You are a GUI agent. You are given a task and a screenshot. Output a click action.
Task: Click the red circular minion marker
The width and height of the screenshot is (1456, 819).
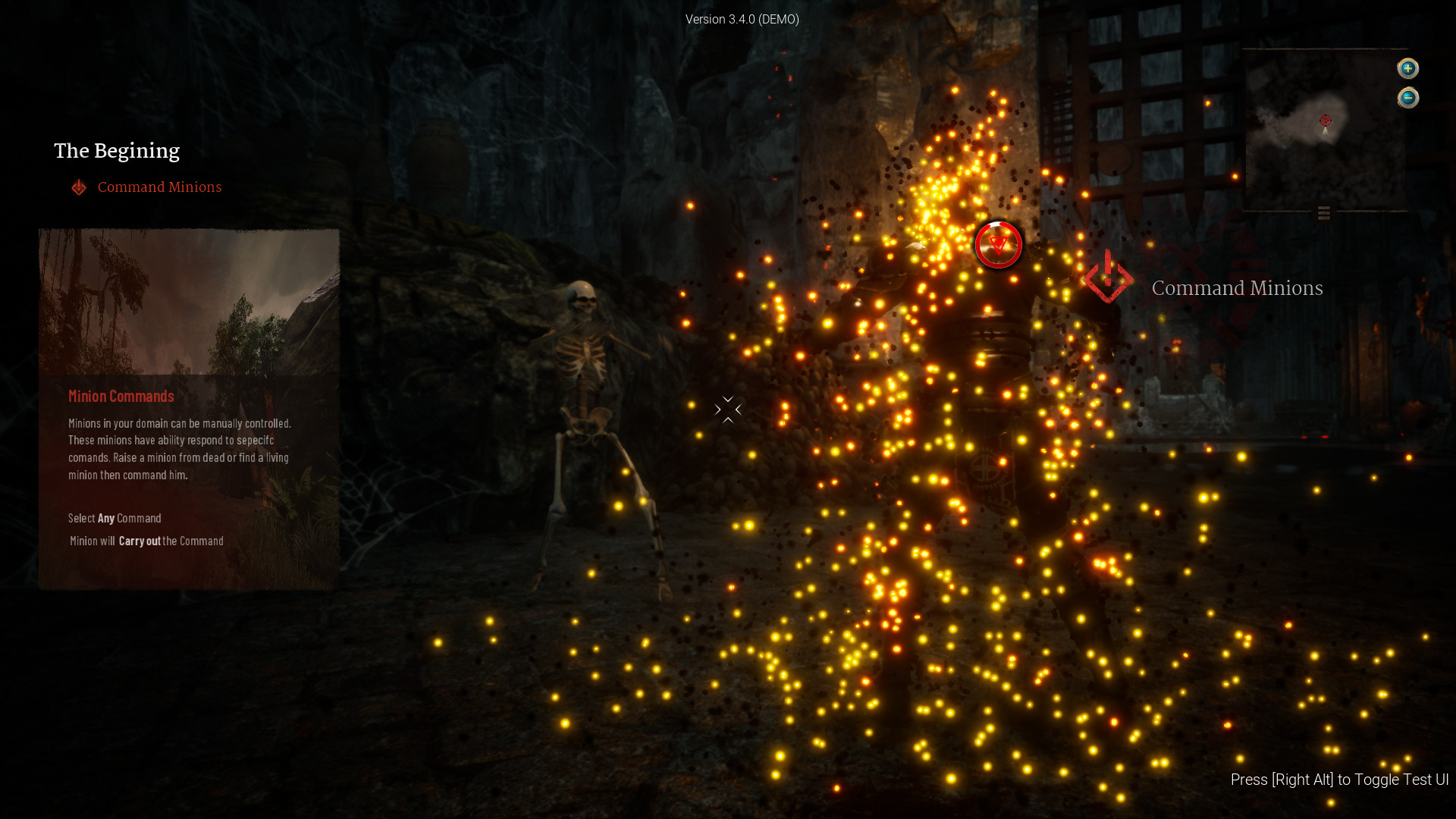998,244
